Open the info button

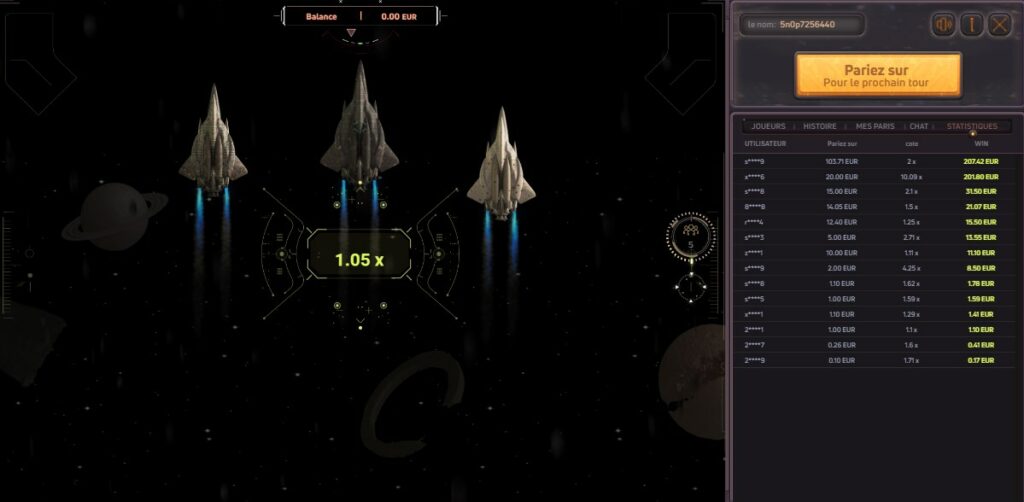(x=971, y=25)
